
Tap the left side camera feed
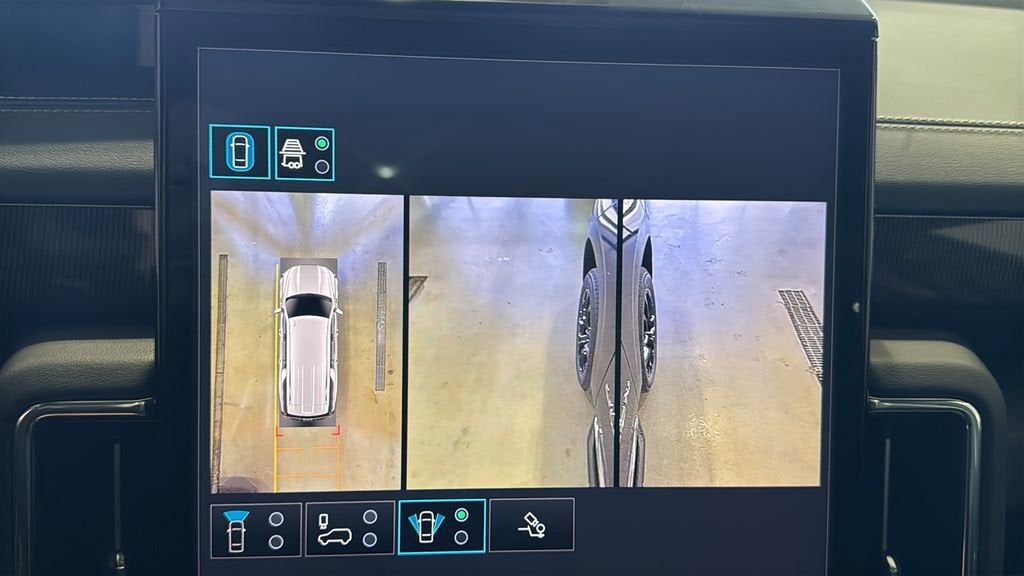click(x=512, y=340)
